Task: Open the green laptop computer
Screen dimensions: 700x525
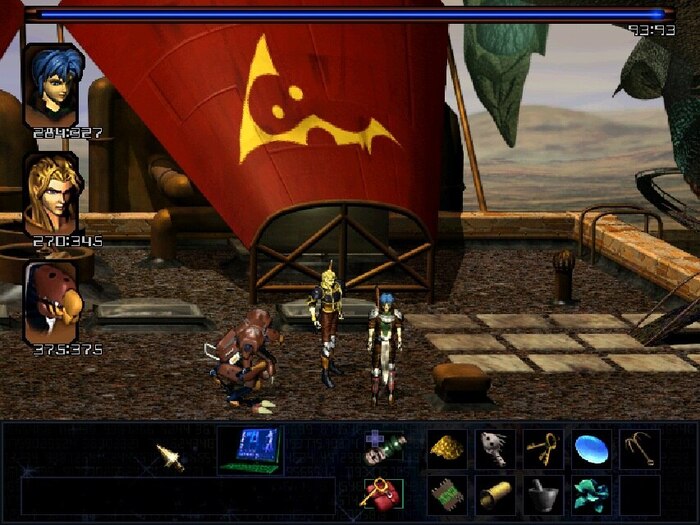Action: (x=250, y=449)
